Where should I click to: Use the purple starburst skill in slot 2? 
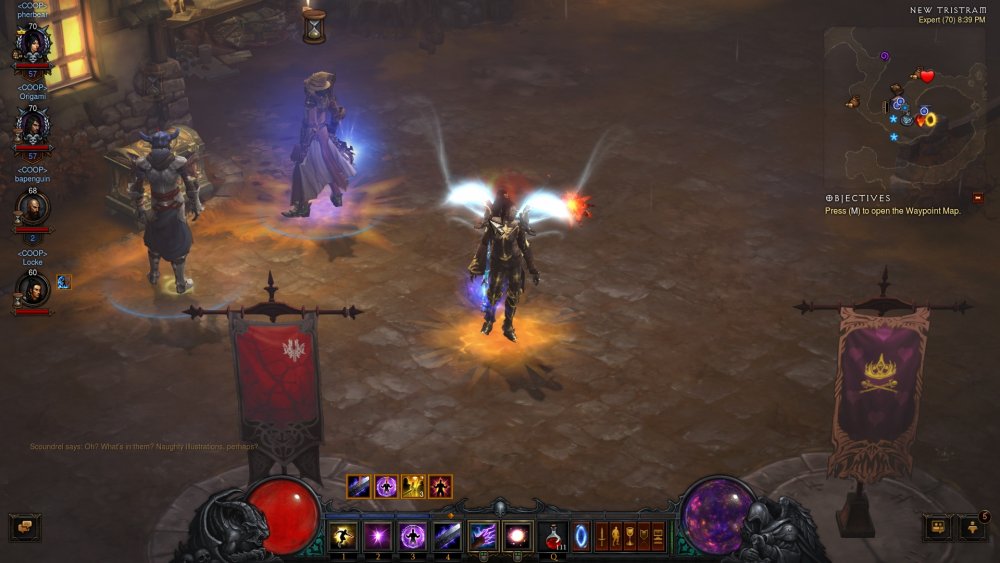point(378,535)
